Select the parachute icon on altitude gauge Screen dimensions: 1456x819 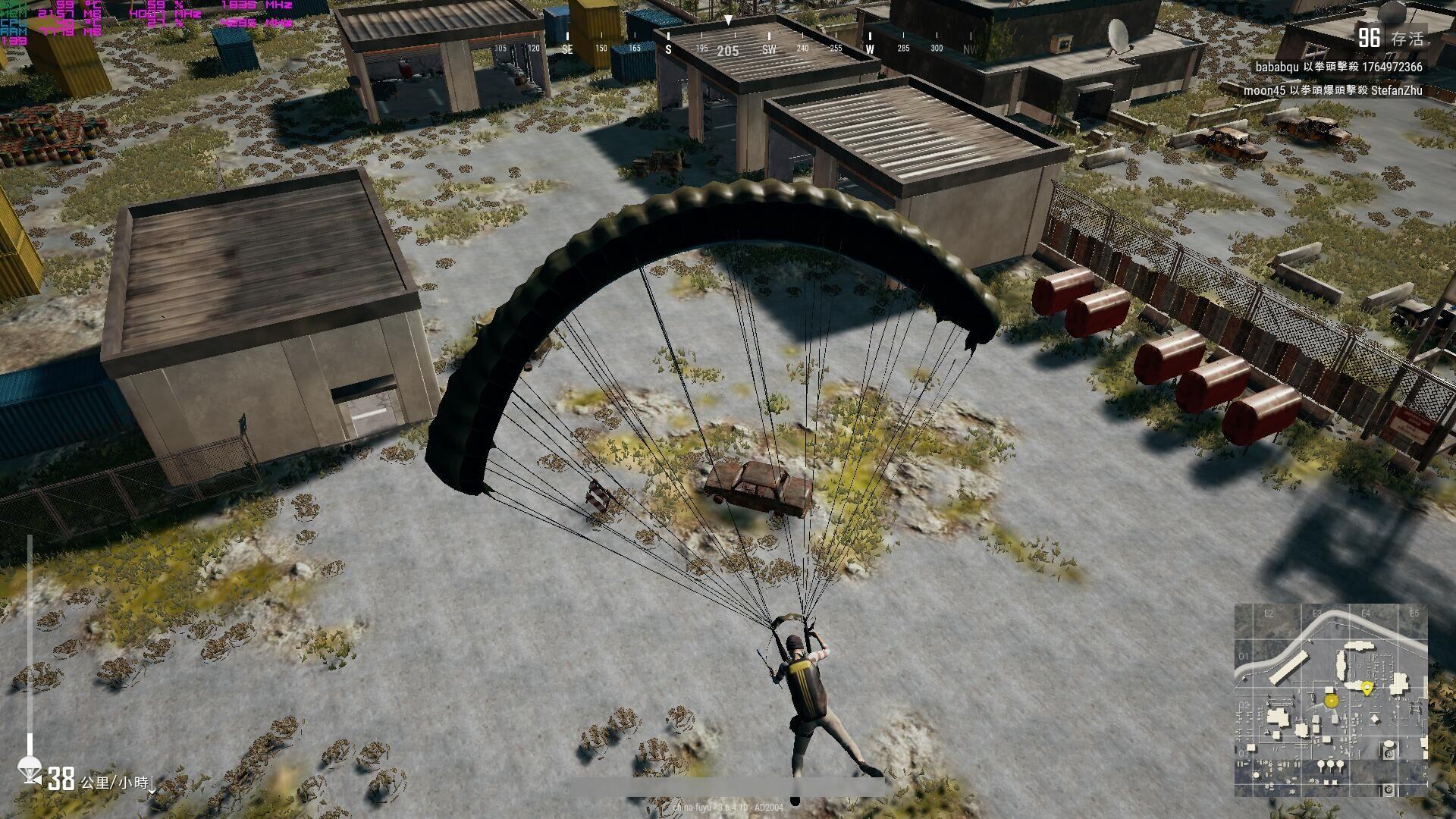pos(30,768)
